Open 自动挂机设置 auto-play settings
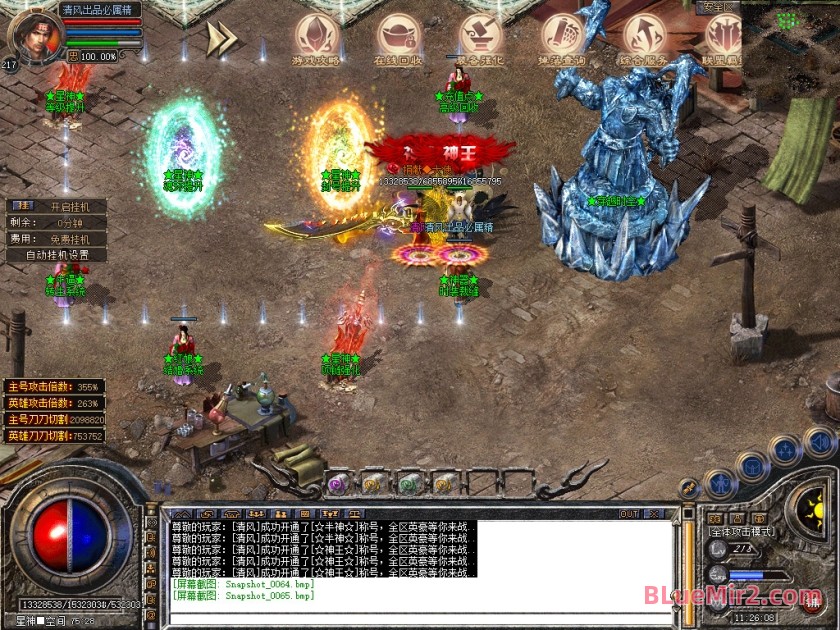This screenshot has width=840, height=630. point(56,255)
